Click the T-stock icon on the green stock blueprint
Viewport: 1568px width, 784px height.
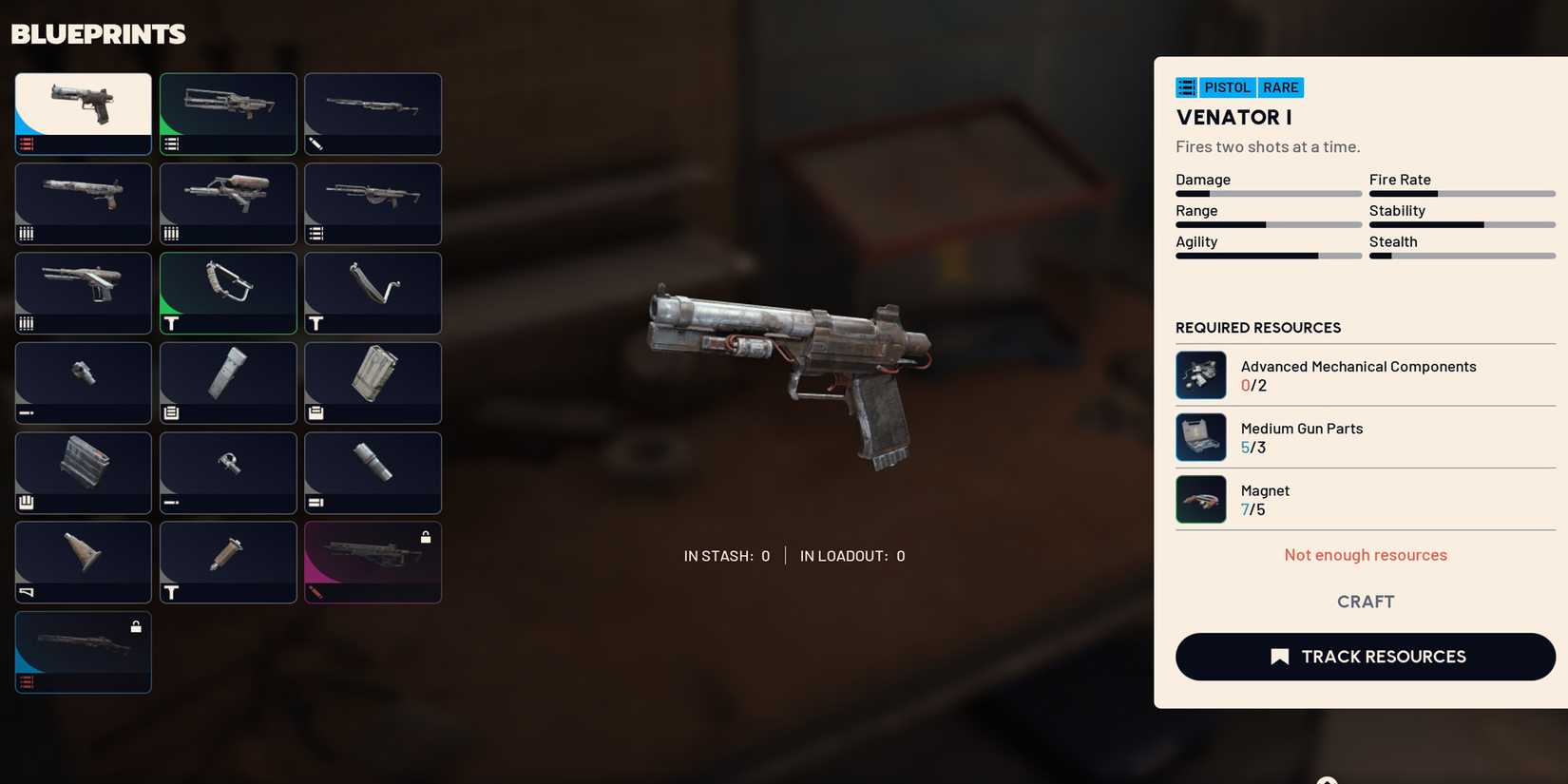point(173,323)
